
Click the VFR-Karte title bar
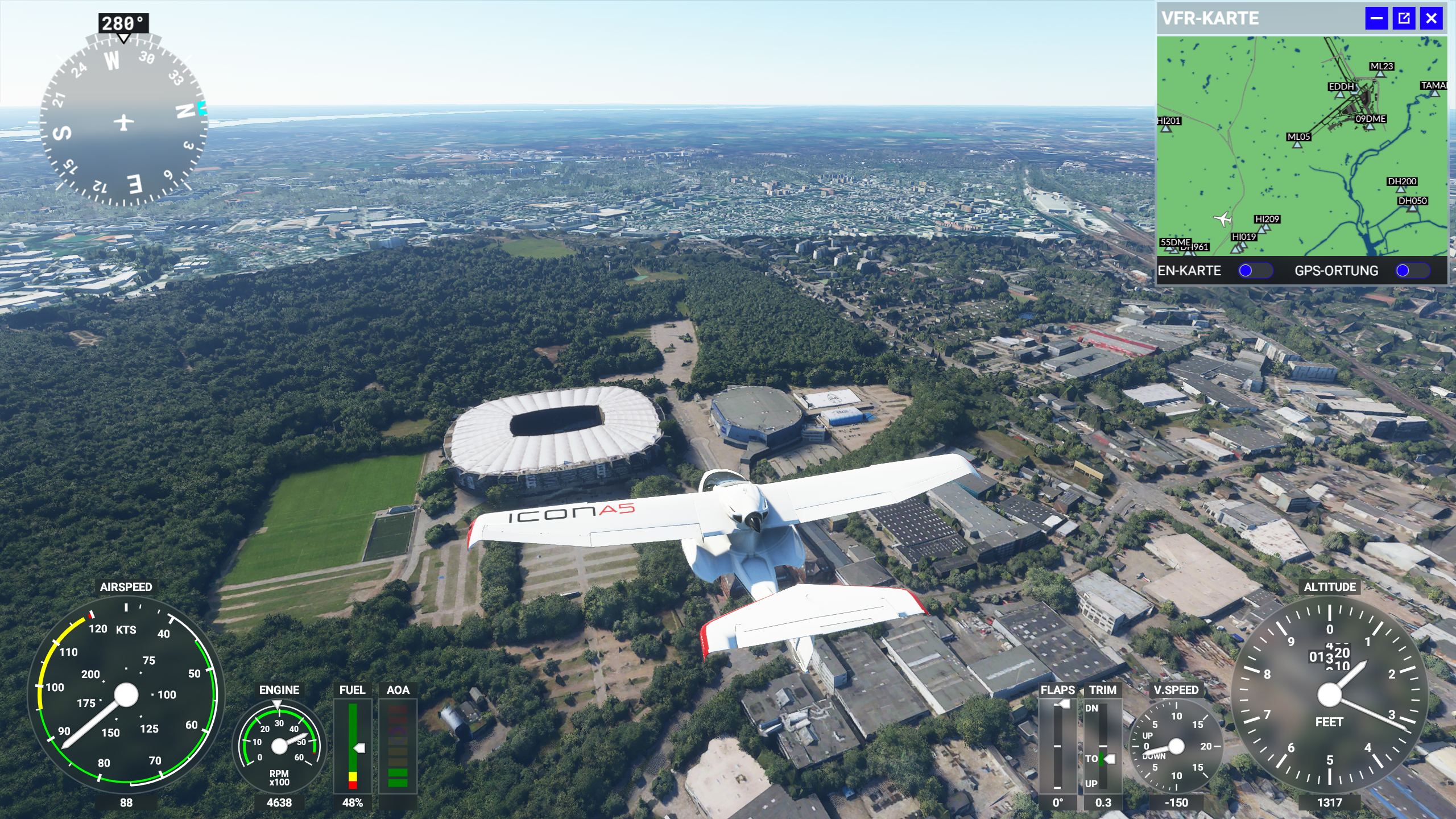(x=1251, y=18)
